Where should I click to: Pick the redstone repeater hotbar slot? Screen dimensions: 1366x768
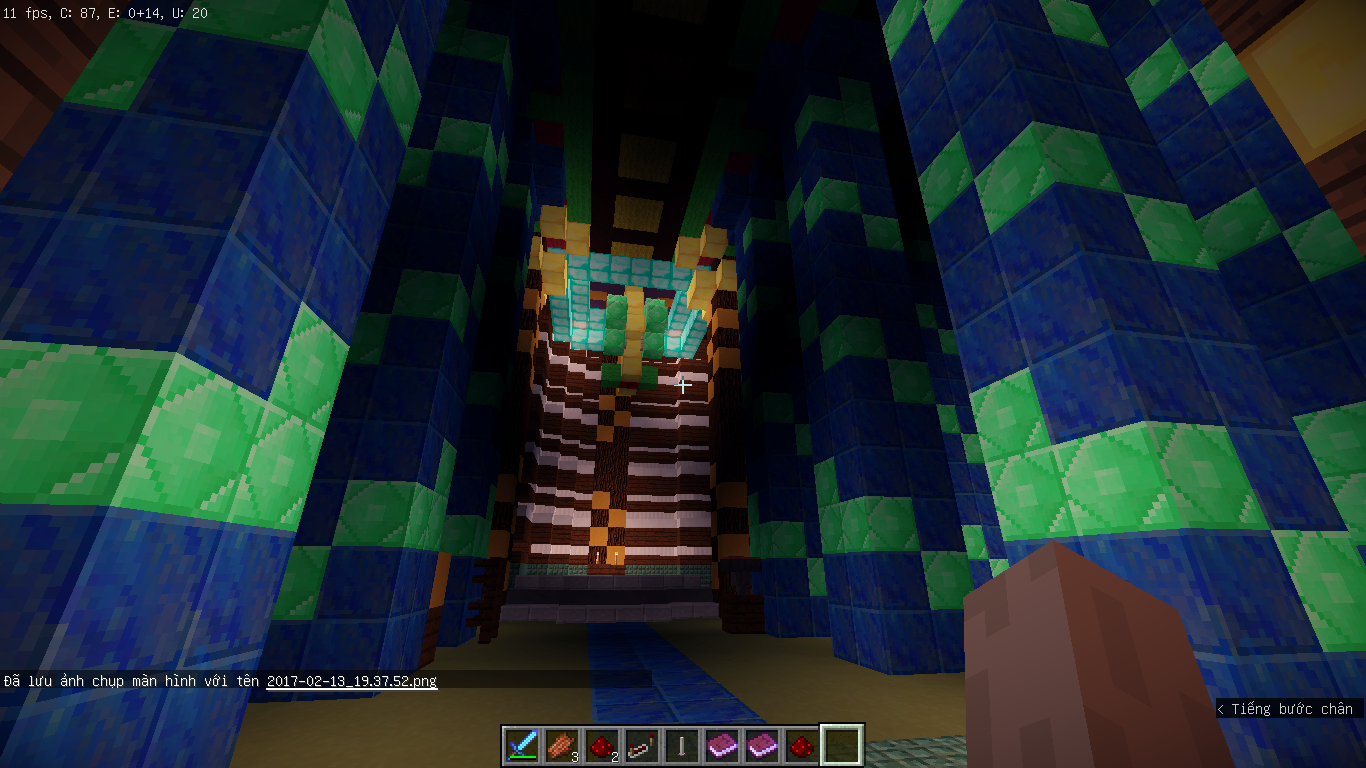[x=642, y=745]
